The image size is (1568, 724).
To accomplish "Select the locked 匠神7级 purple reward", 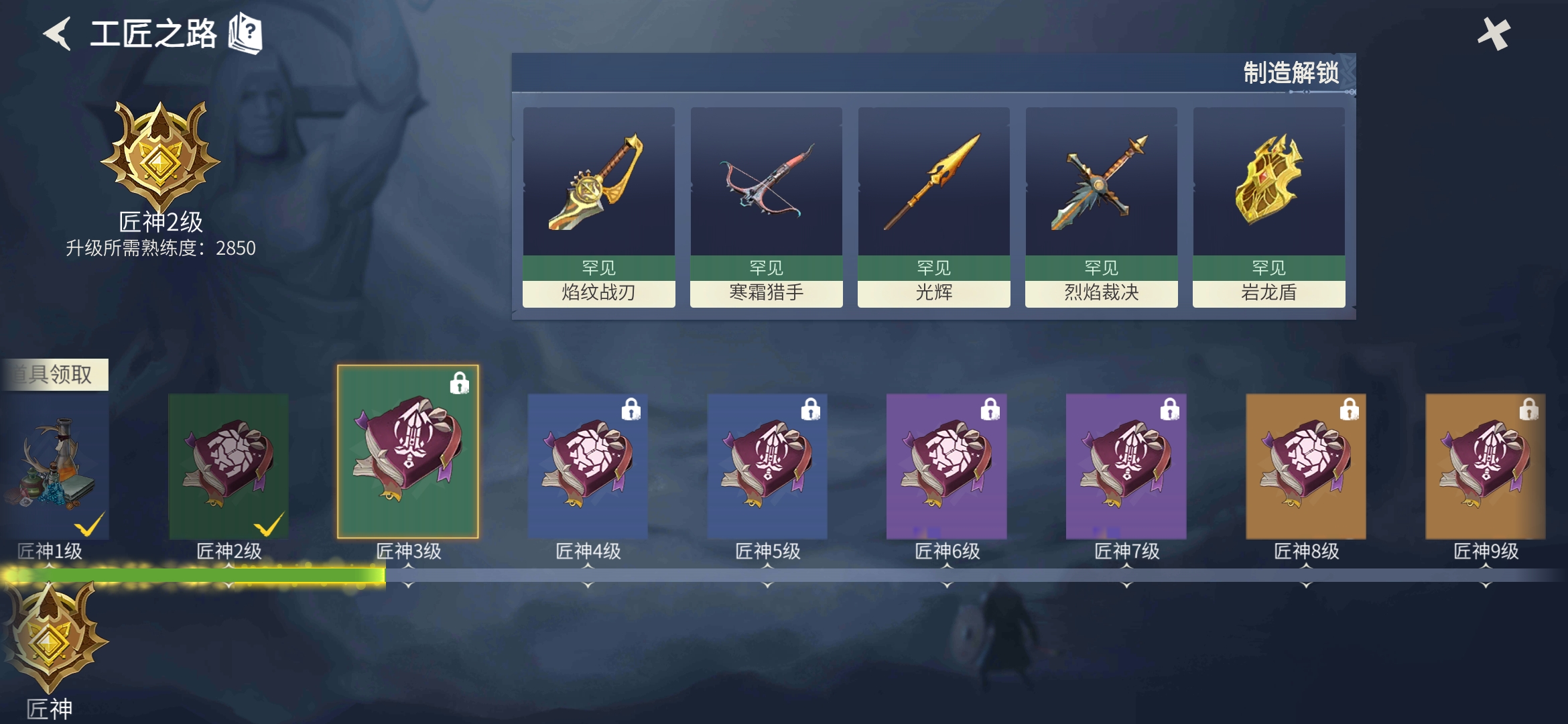I will click(x=1126, y=466).
